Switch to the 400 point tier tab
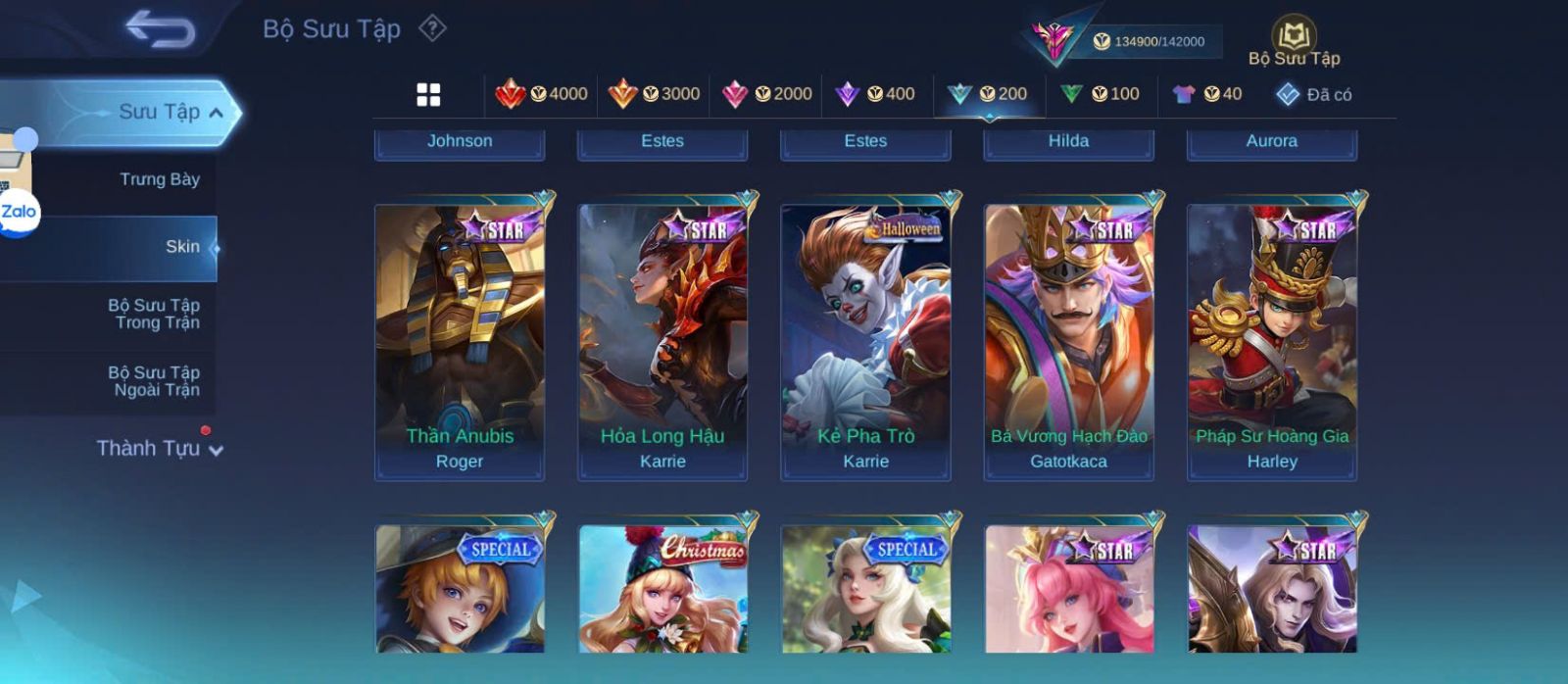The image size is (1568, 684). click(x=874, y=94)
